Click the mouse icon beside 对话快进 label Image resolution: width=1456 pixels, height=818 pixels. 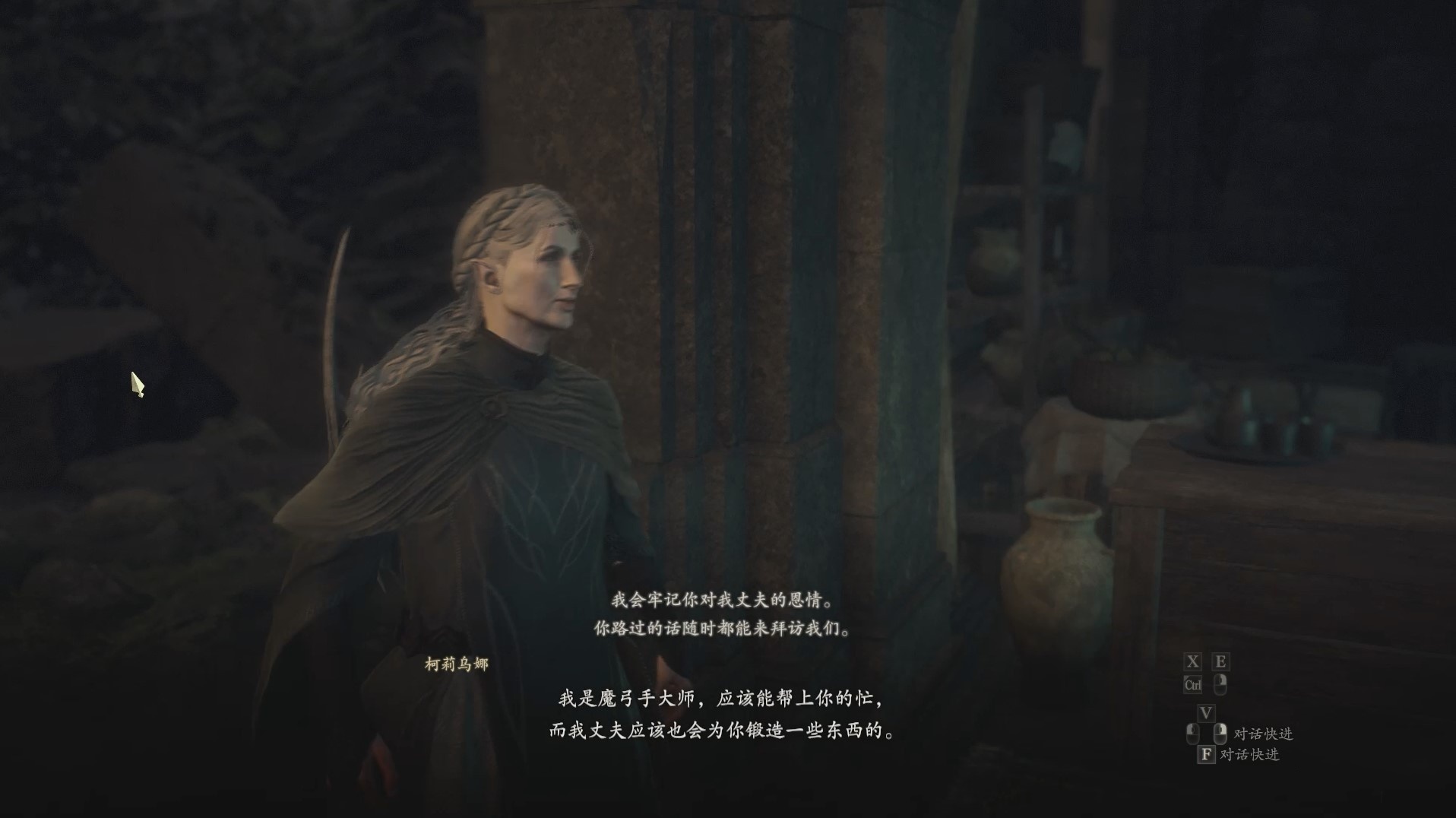point(1220,733)
